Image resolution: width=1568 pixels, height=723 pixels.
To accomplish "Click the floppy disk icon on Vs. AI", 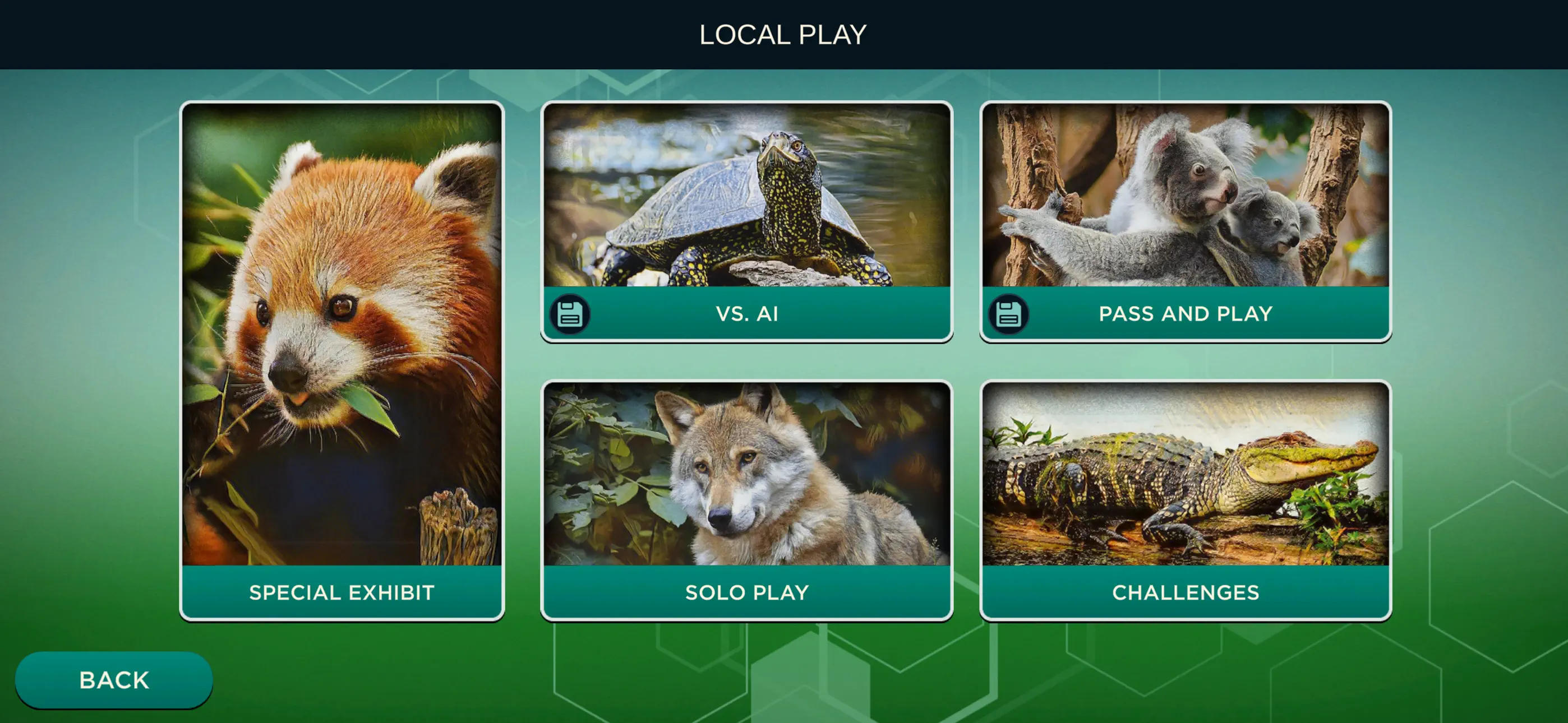I will (570, 314).
